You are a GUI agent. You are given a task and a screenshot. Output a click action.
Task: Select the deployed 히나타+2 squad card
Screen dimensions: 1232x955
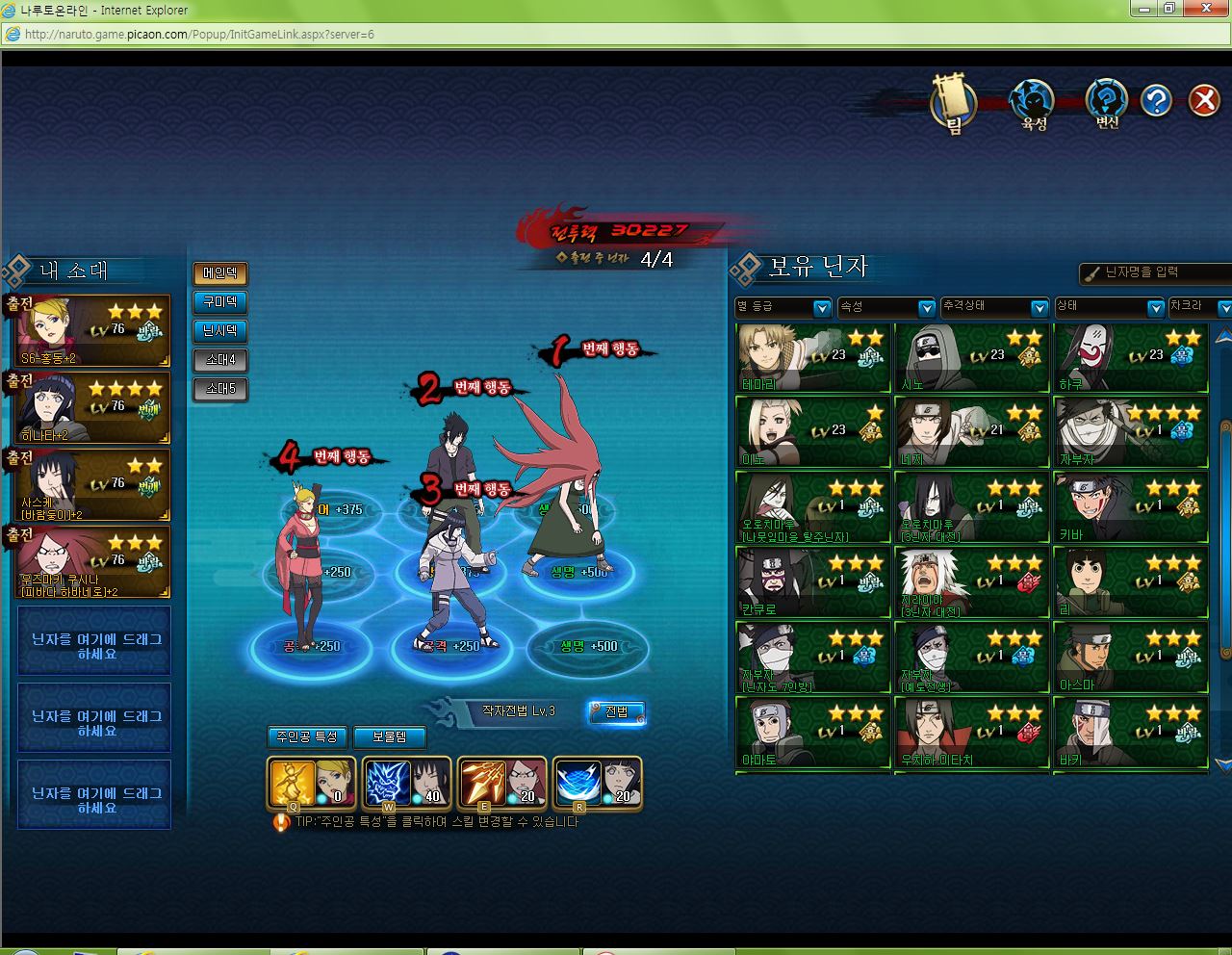click(92, 408)
